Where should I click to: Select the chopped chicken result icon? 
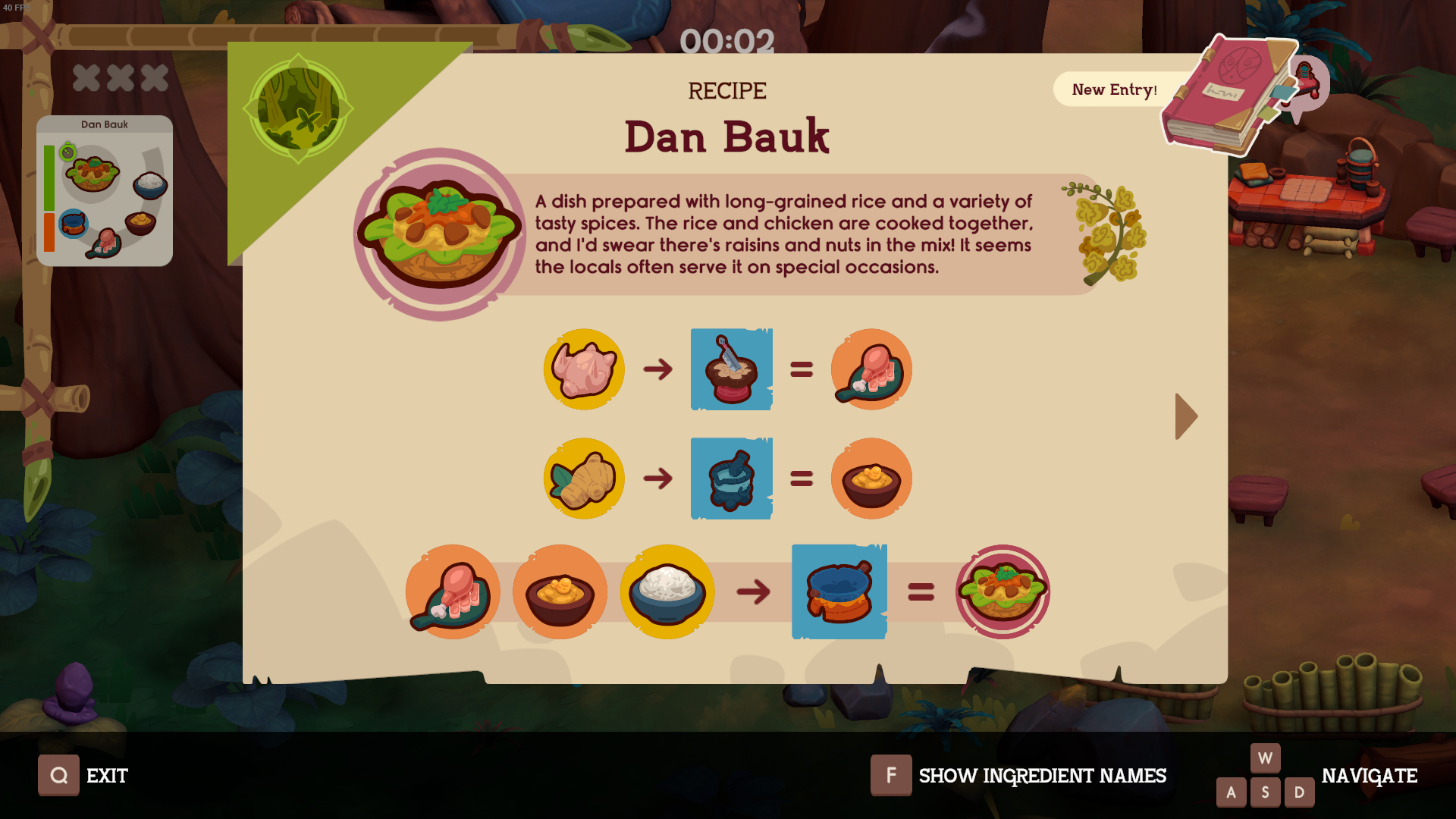coord(871,370)
